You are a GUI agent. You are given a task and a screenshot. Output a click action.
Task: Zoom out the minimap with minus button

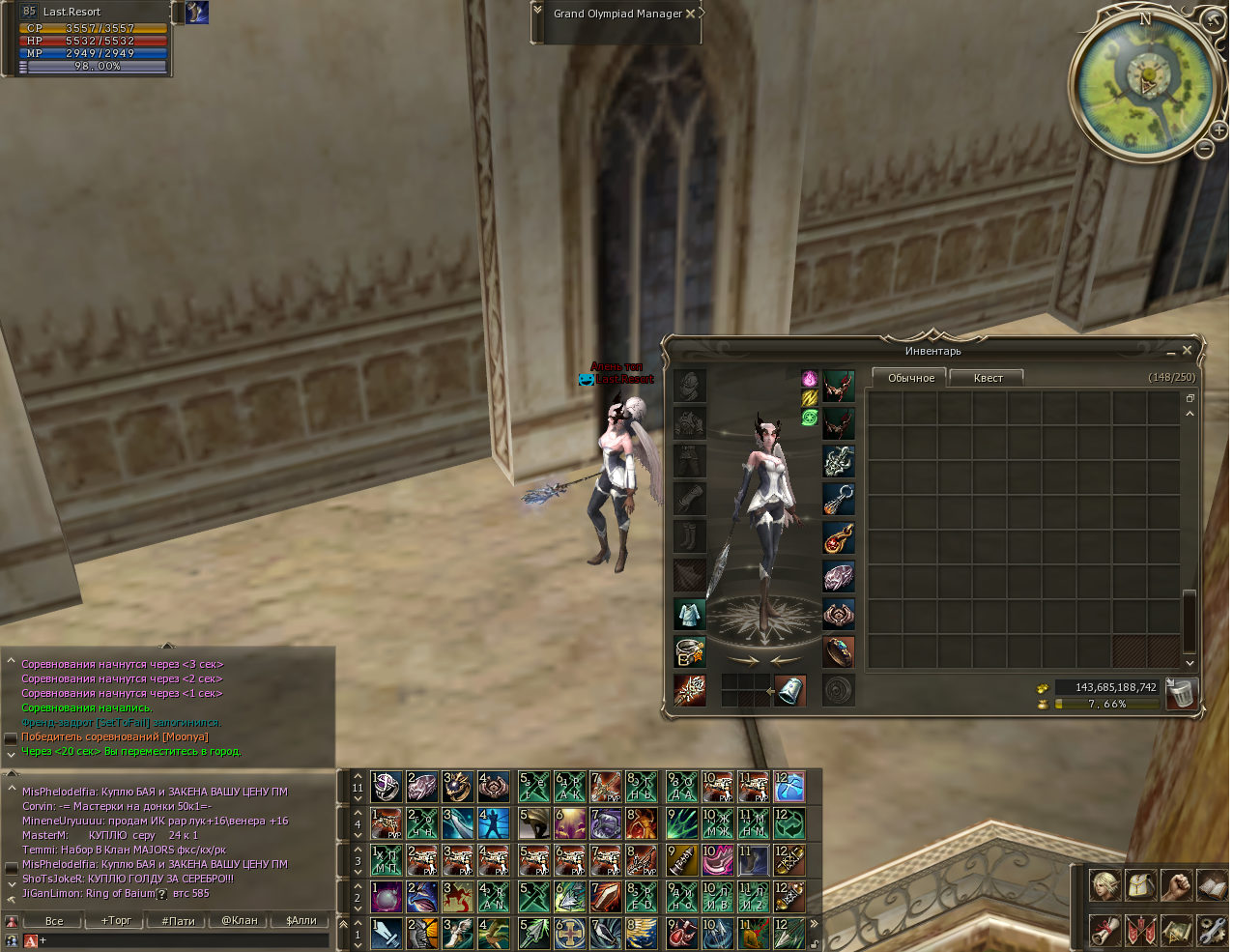tap(1204, 148)
